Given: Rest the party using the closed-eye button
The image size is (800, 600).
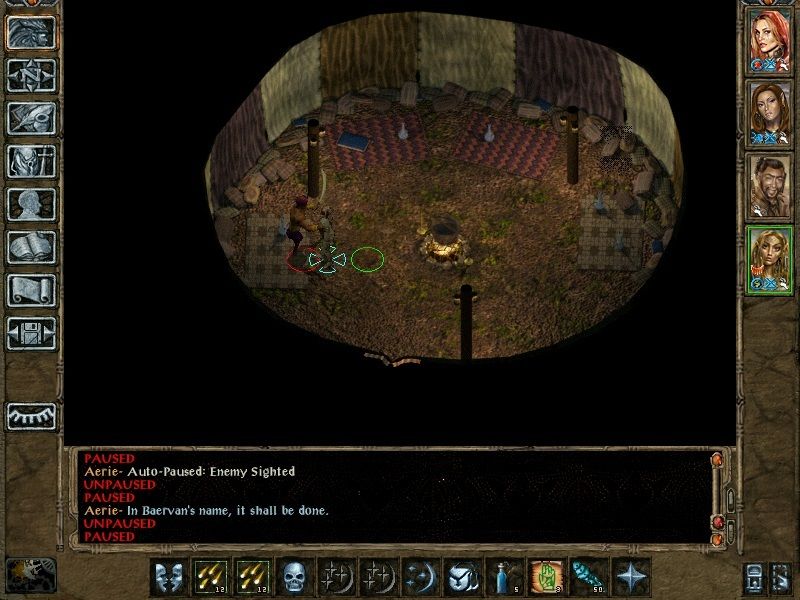Looking at the screenshot, I should click(31, 415).
